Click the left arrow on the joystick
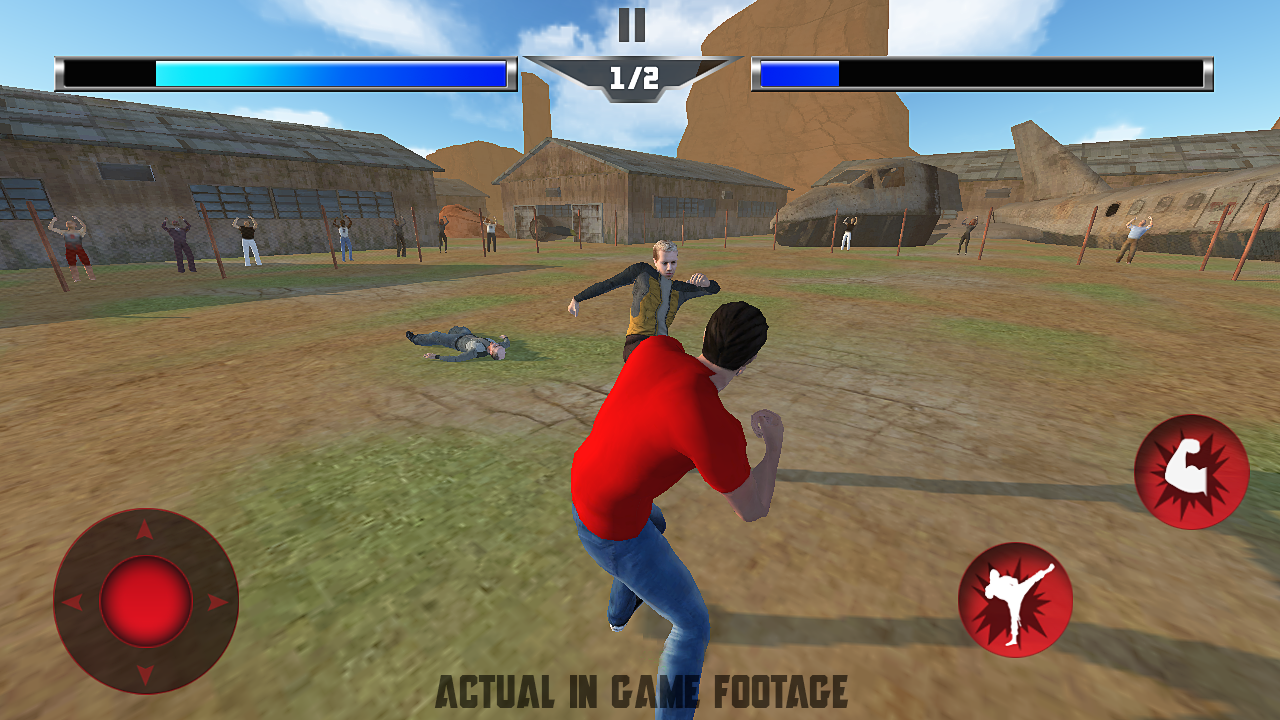Screen dimensions: 1280x720 click(x=73, y=600)
